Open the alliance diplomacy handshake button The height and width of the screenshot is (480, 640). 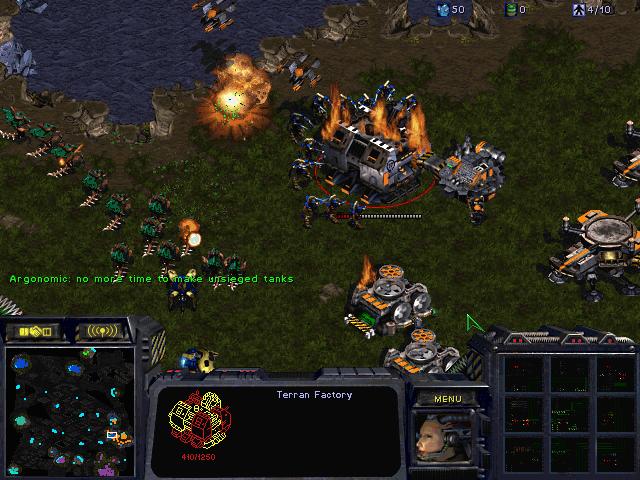tap(37, 330)
